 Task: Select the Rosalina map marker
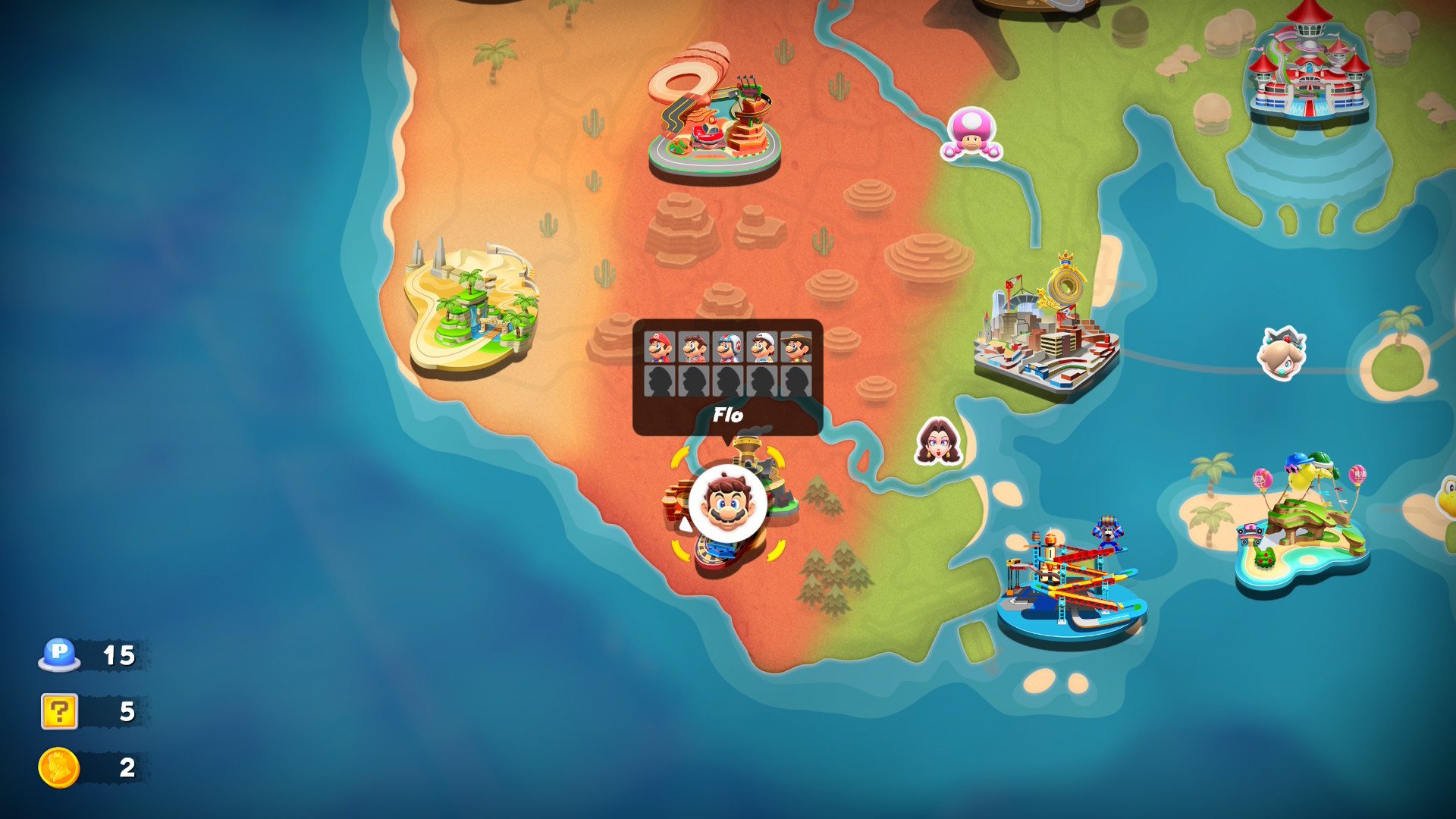(1282, 353)
